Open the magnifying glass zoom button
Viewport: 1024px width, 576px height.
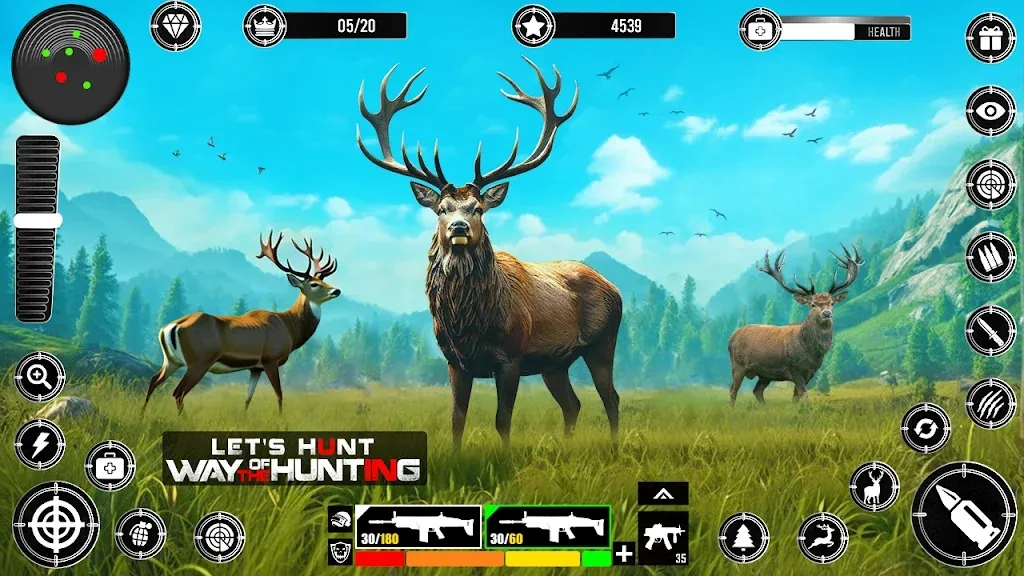point(40,377)
